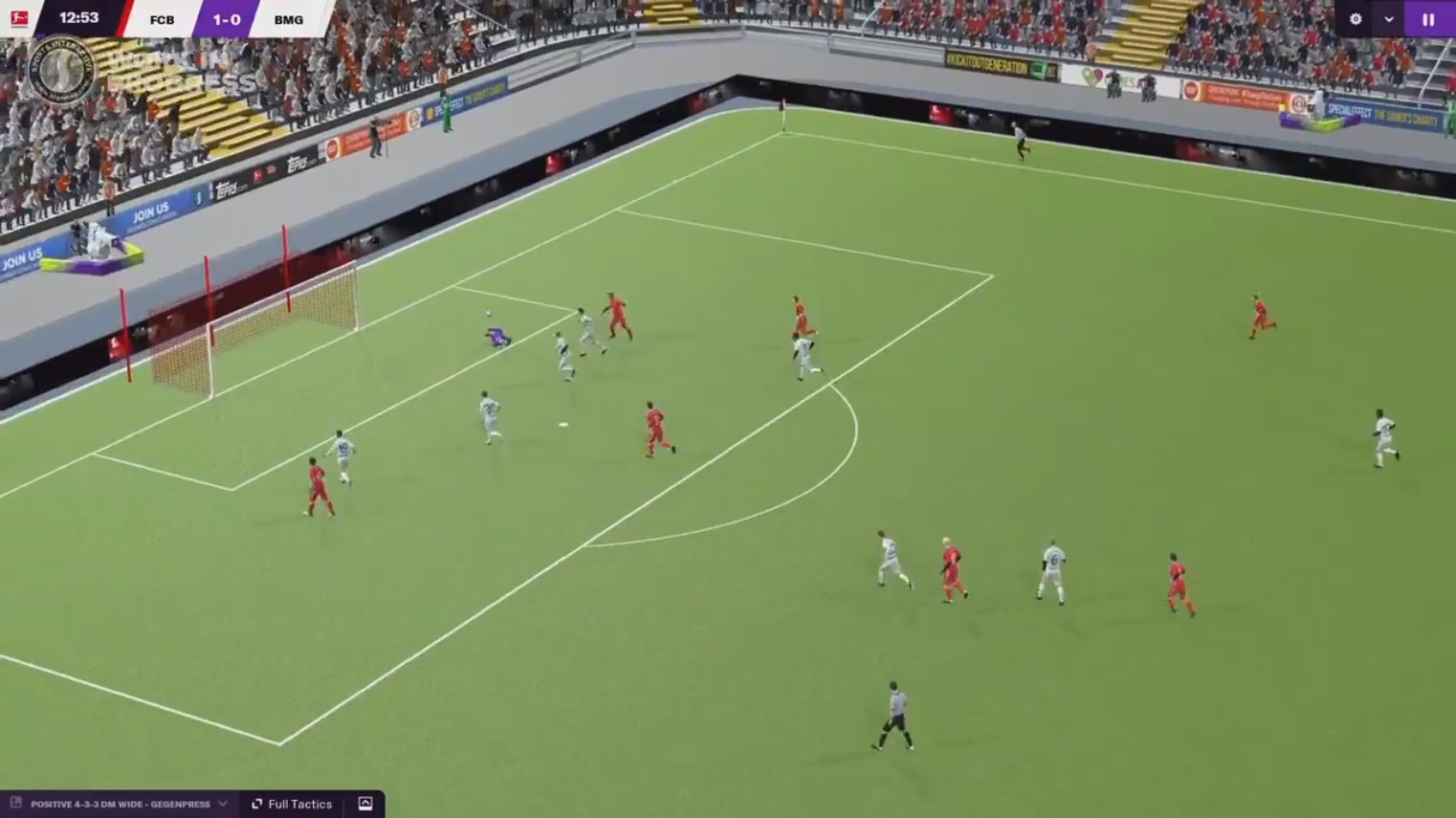Click the Bundesliga logo on the scoreboard
Image resolution: width=1456 pixels, height=818 pixels.
pyautogui.click(x=21, y=17)
